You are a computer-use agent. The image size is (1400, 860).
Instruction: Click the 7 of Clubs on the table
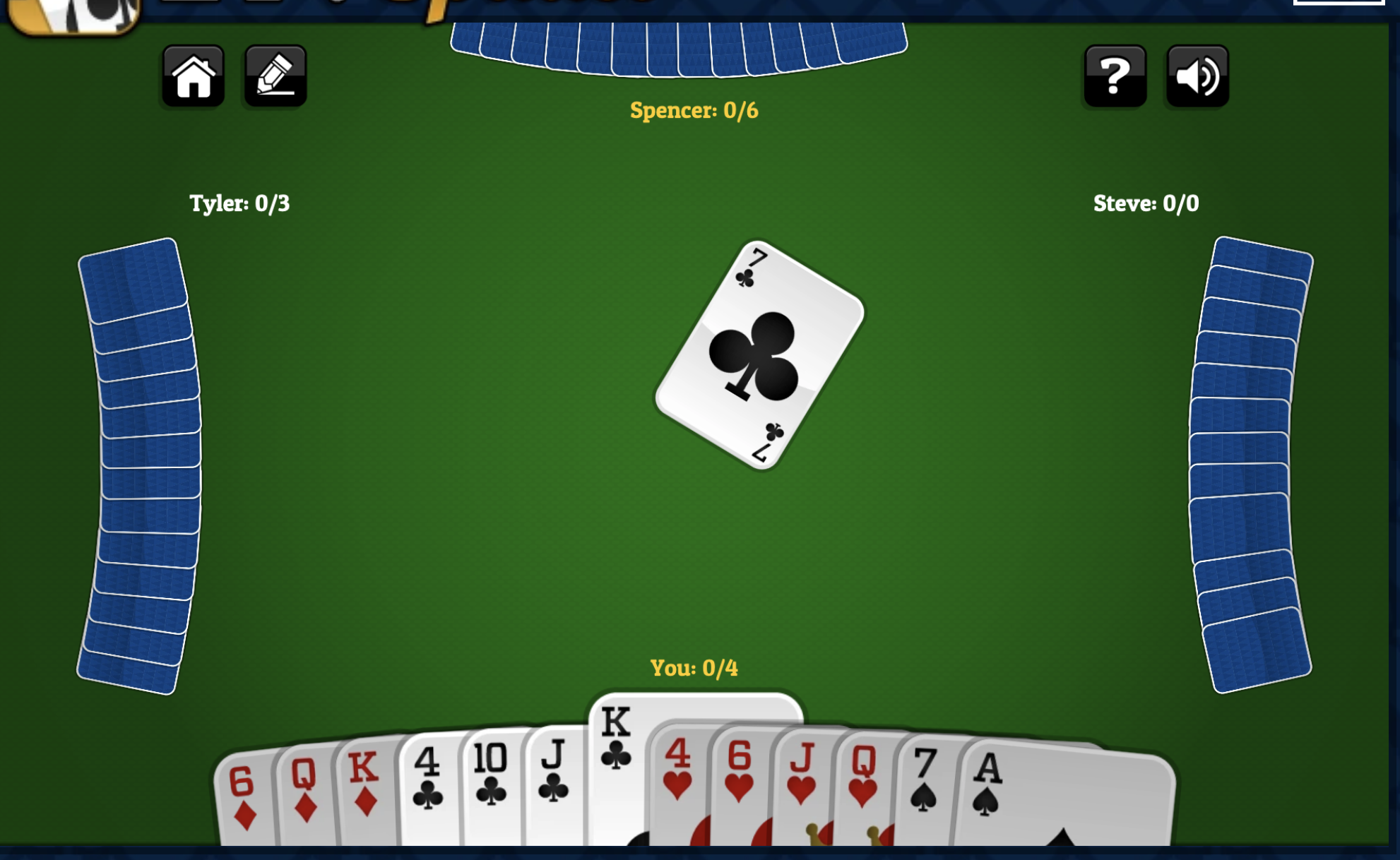(758, 357)
